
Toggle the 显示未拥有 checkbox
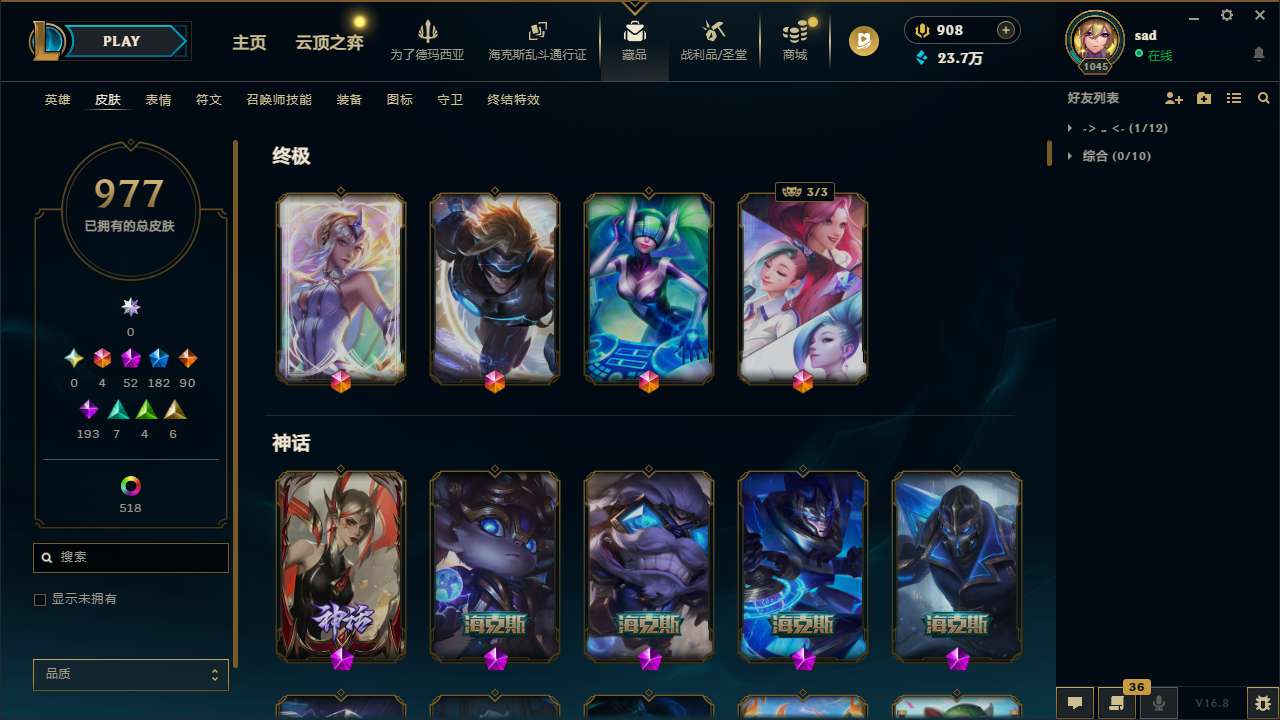point(40,599)
